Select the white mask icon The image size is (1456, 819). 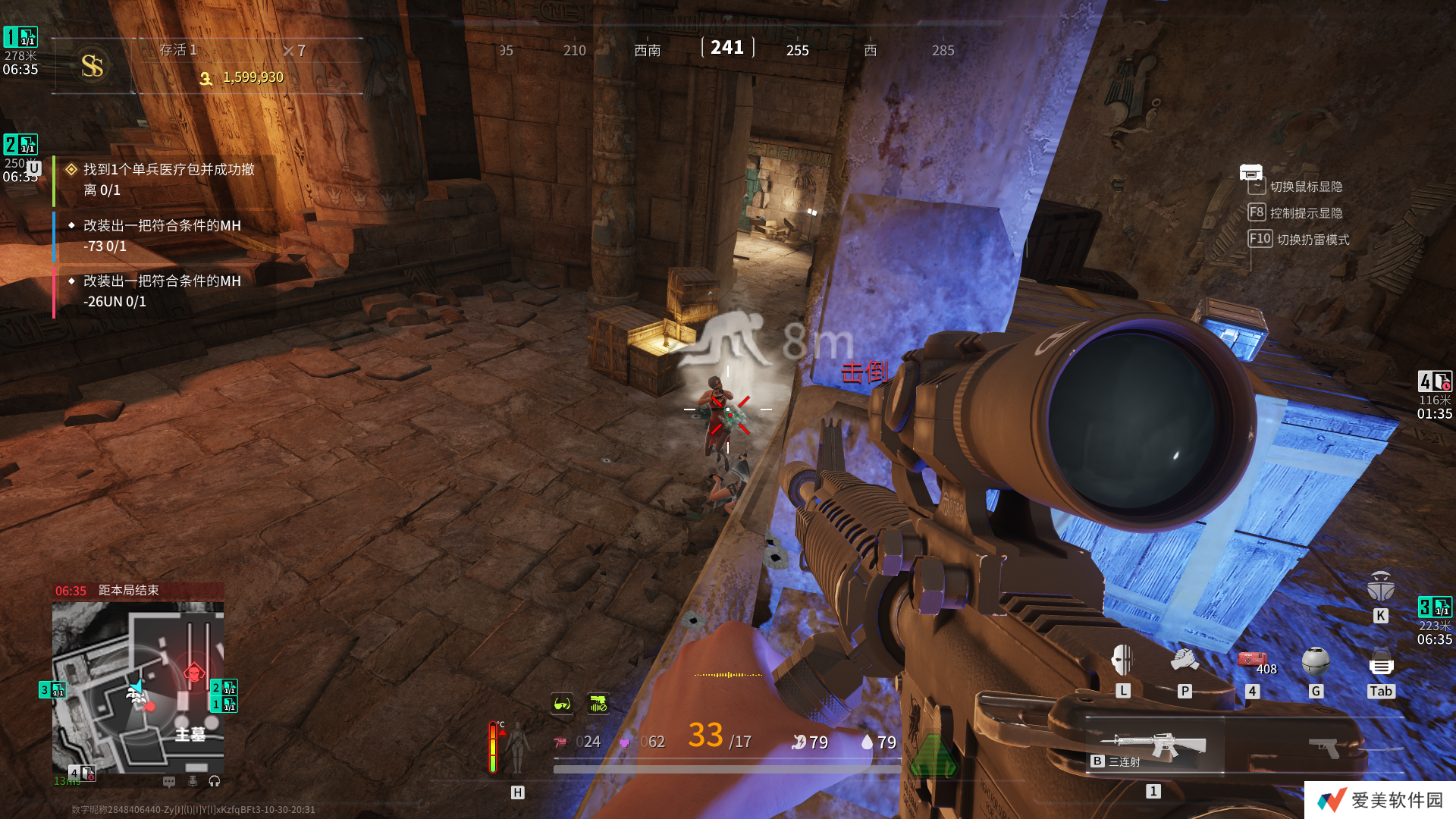(x=1123, y=661)
